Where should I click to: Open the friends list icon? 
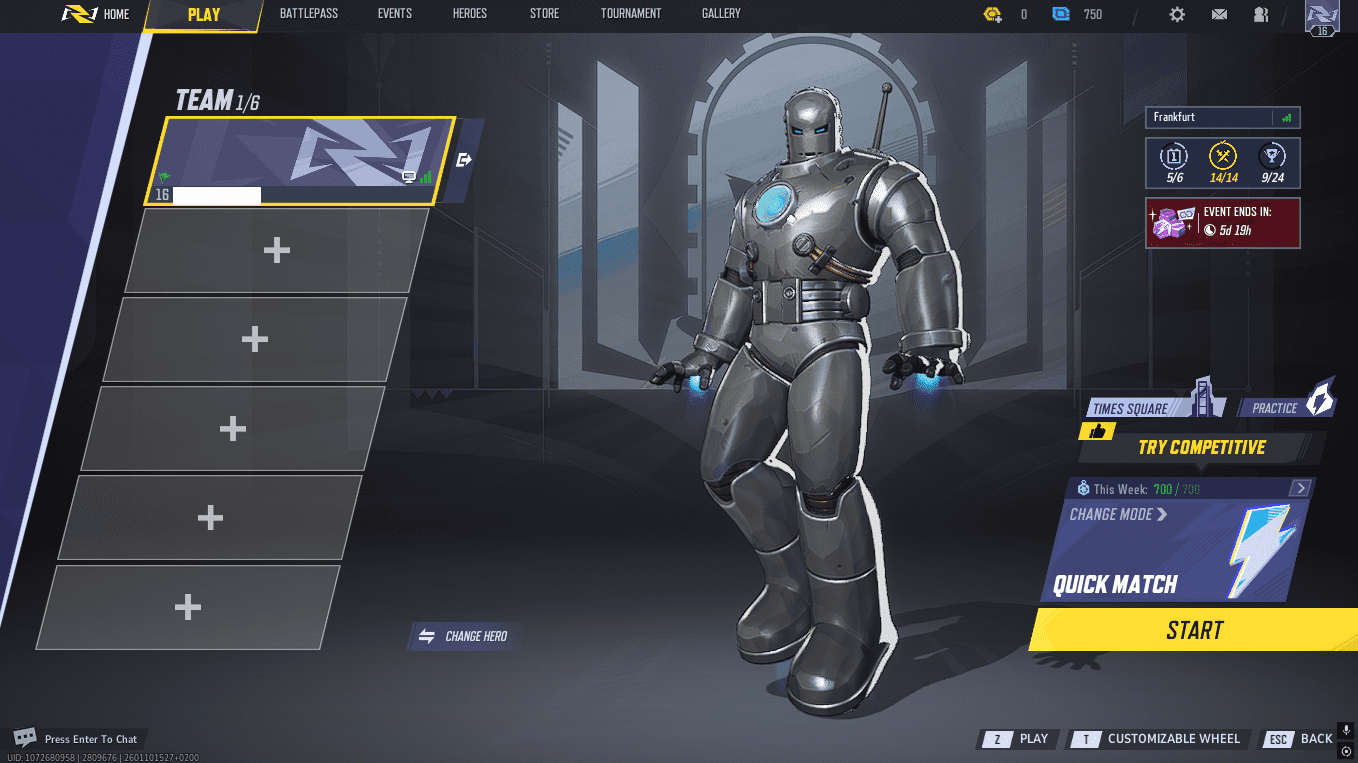point(1261,15)
